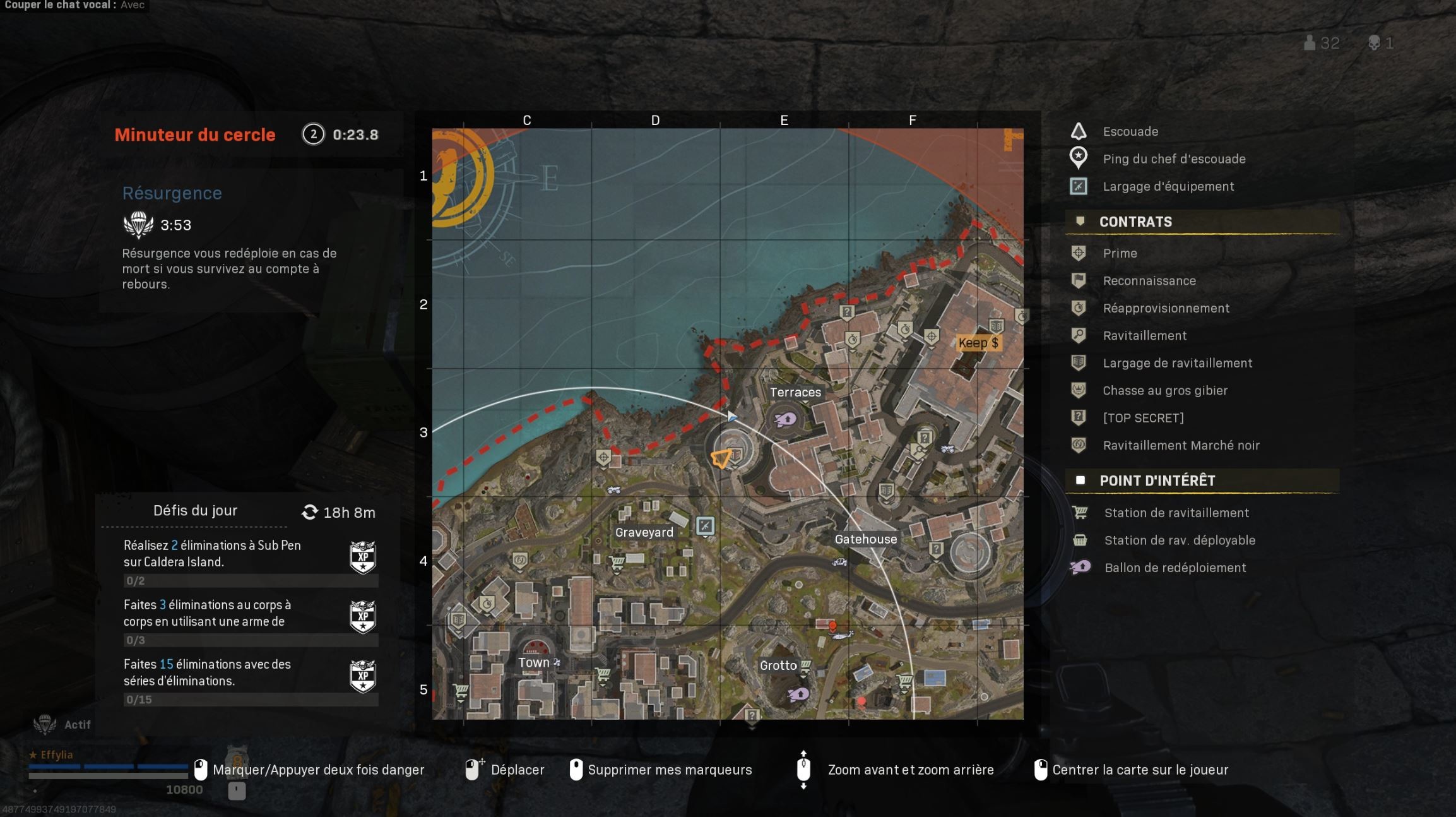Expand the Défis du jour panel
Image resolution: width=1456 pixels, height=817 pixels.
(x=196, y=510)
